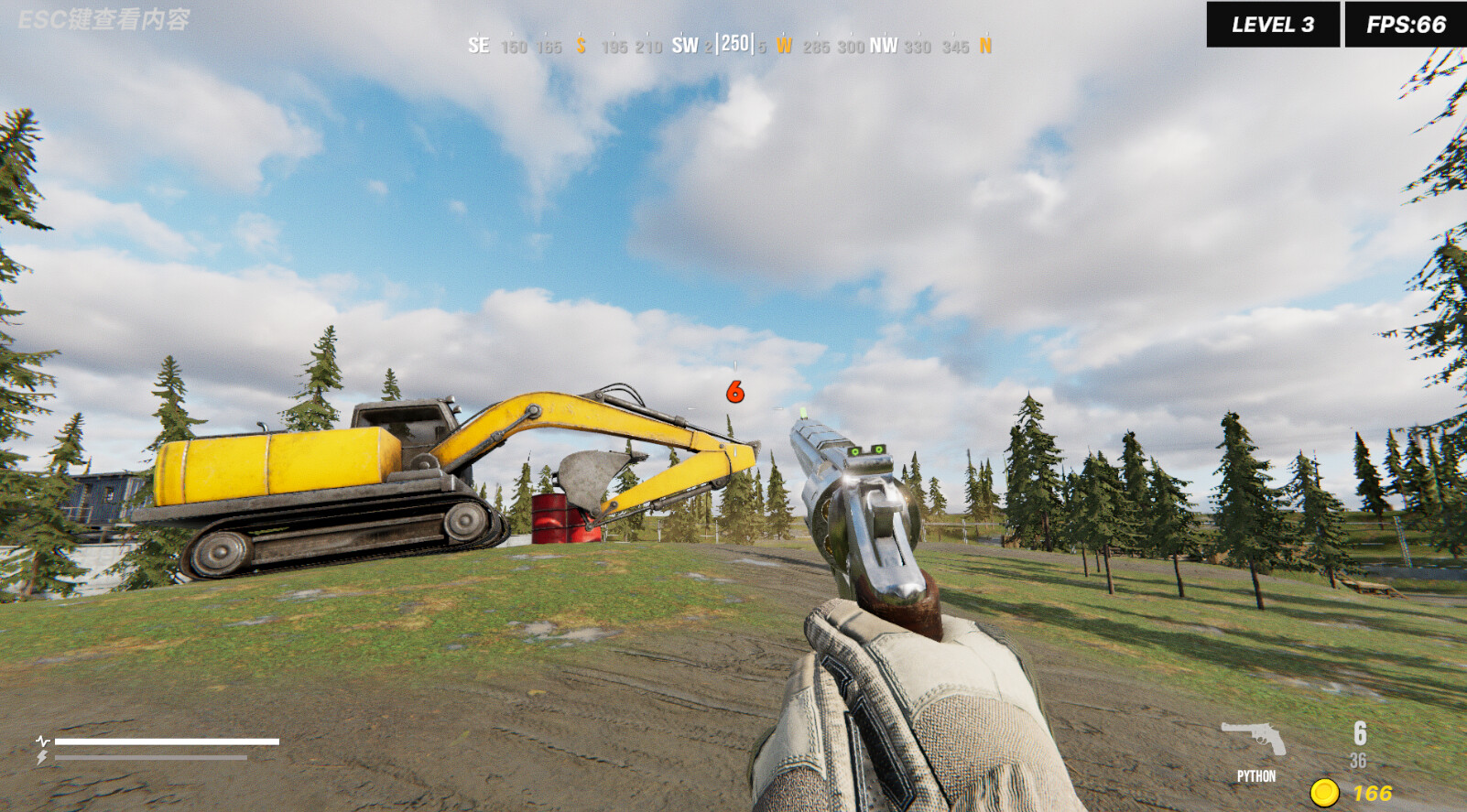Click the N compass letter on heading bar

(985, 47)
